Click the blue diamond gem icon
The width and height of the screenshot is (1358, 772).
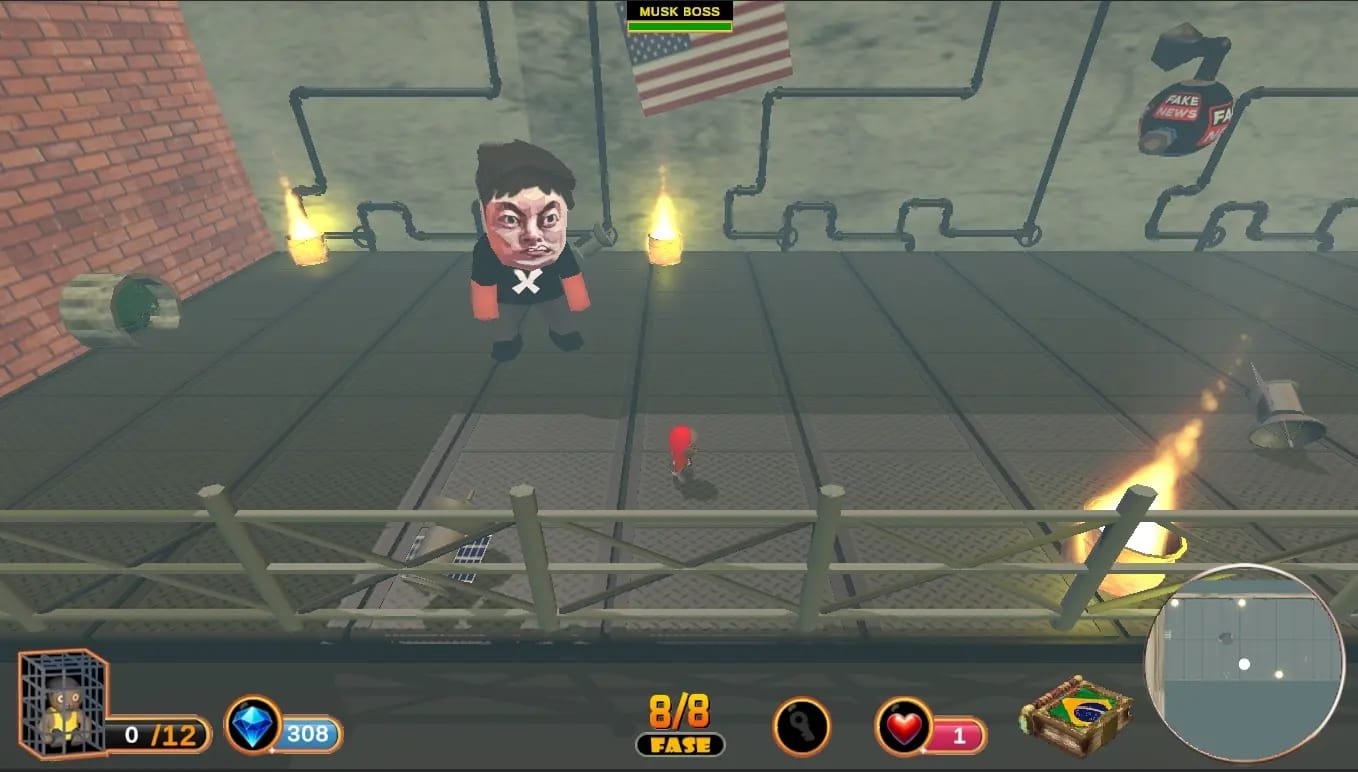pyautogui.click(x=253, y=725)
